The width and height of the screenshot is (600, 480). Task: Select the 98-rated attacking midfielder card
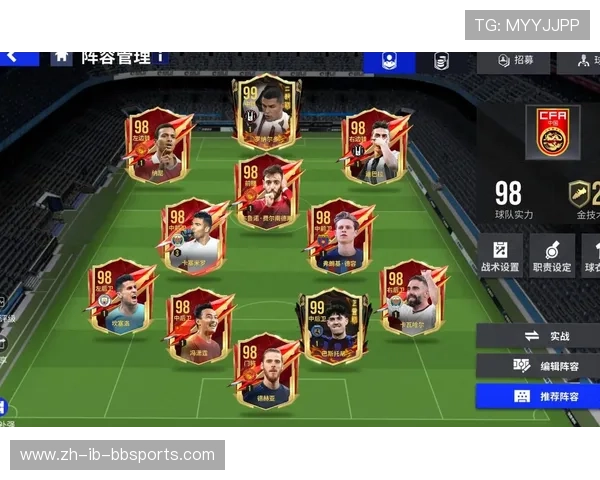(267, 190)
